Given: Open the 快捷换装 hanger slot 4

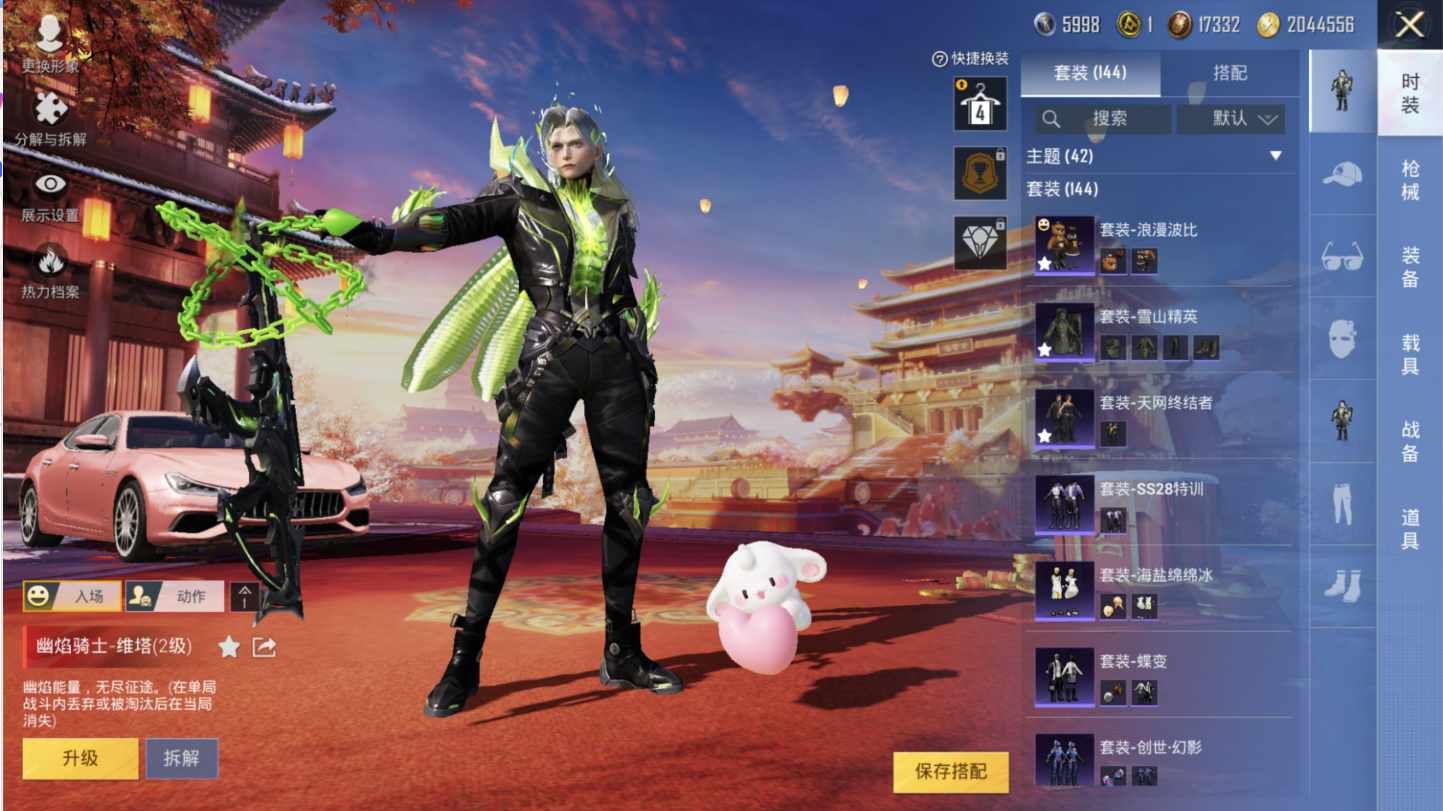Looking at the screenshot, I should click(980, 104).
